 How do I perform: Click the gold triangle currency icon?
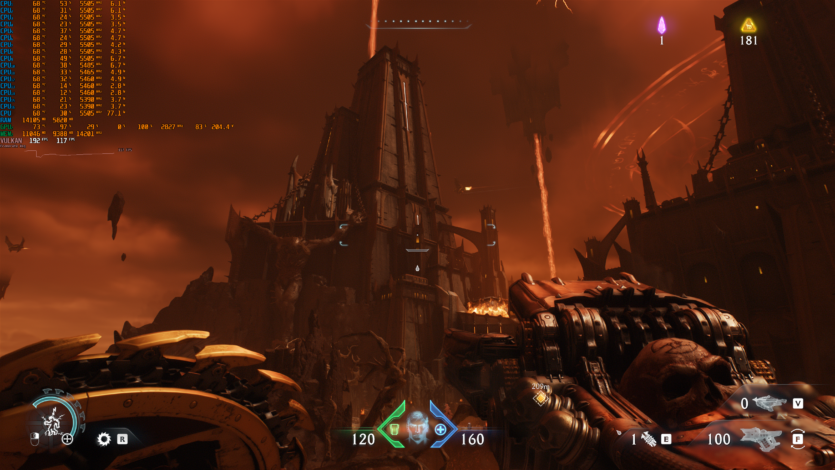tap(748, 25)
